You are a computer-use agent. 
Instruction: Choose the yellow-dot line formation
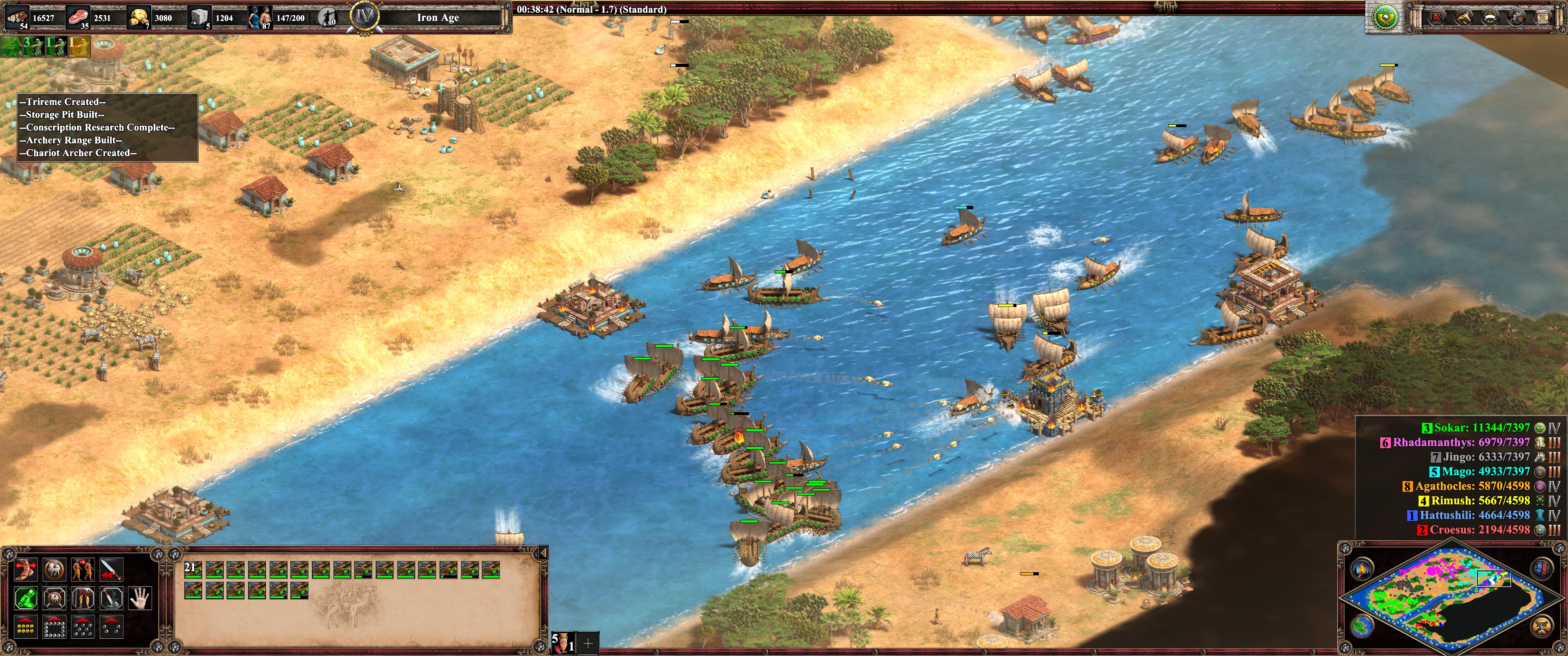pyautogui.click(x=26, y=626)
